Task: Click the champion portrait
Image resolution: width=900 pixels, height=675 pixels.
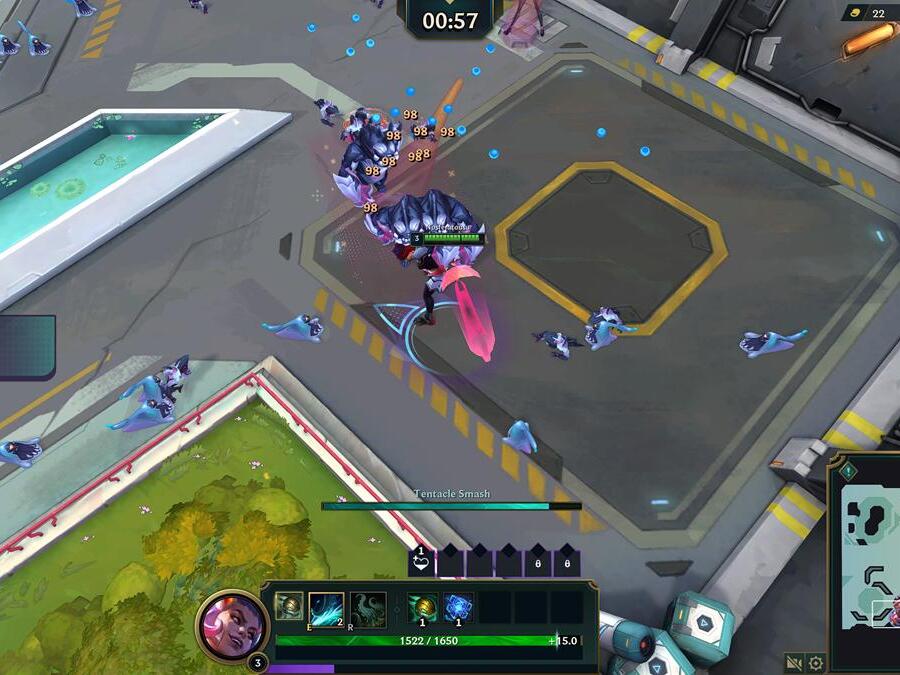Action: pos(231,623)
